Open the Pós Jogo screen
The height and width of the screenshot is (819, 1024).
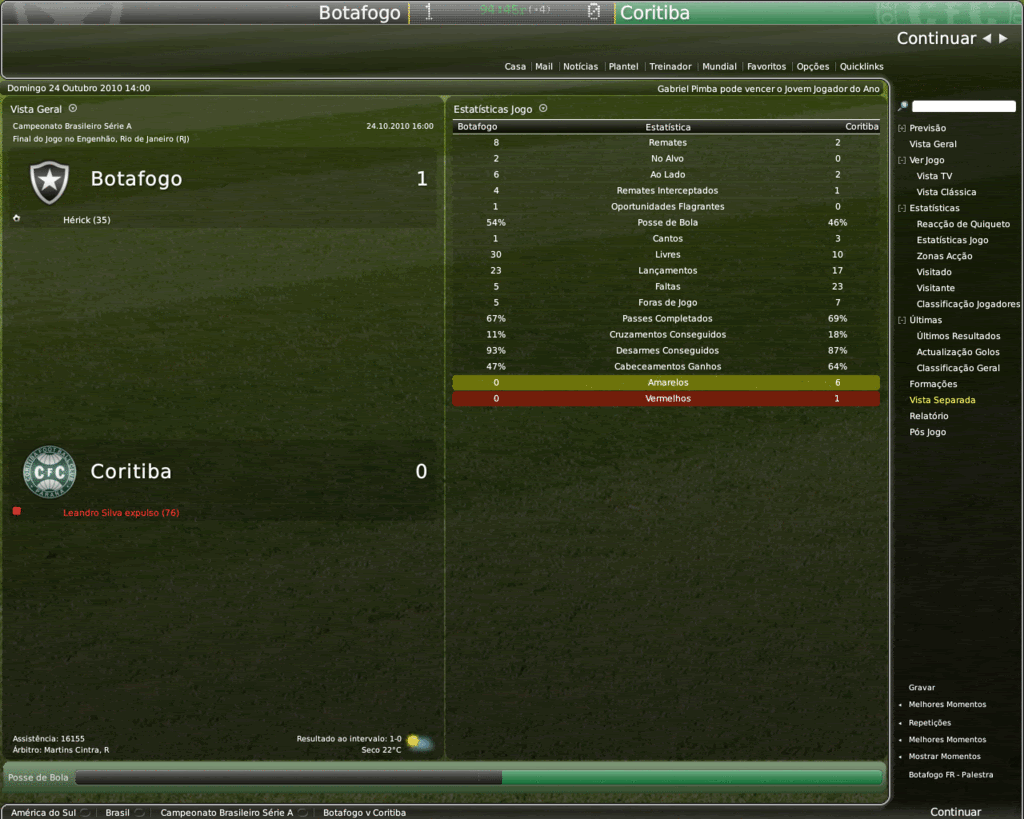927,432
